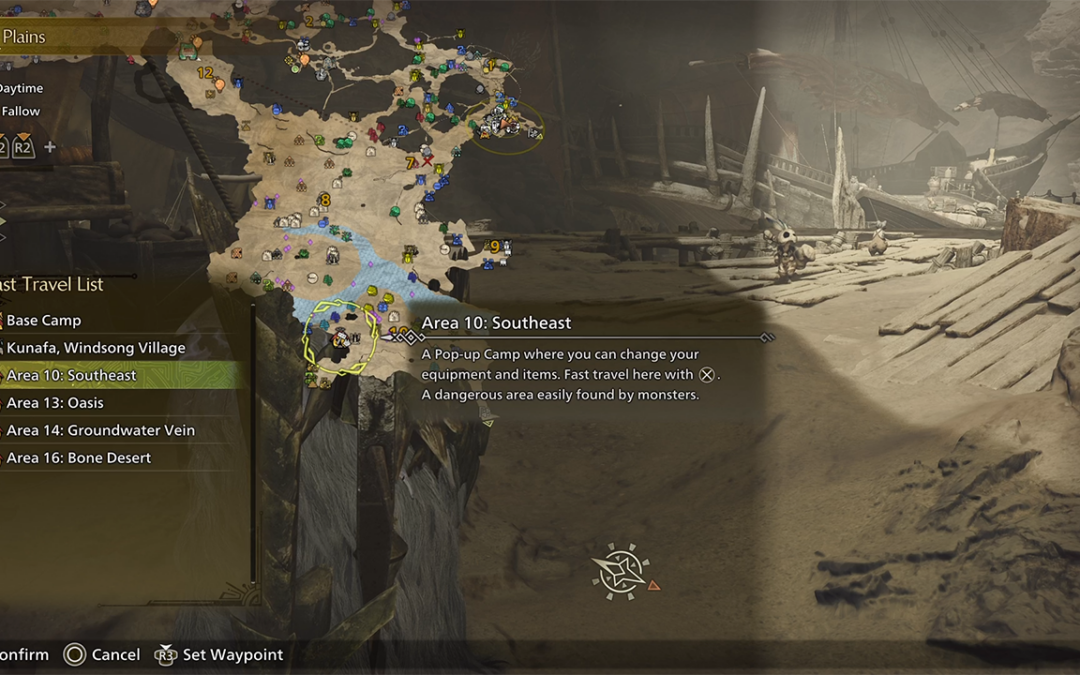Click the yellow-circled camp marker on map

point(340,339)
